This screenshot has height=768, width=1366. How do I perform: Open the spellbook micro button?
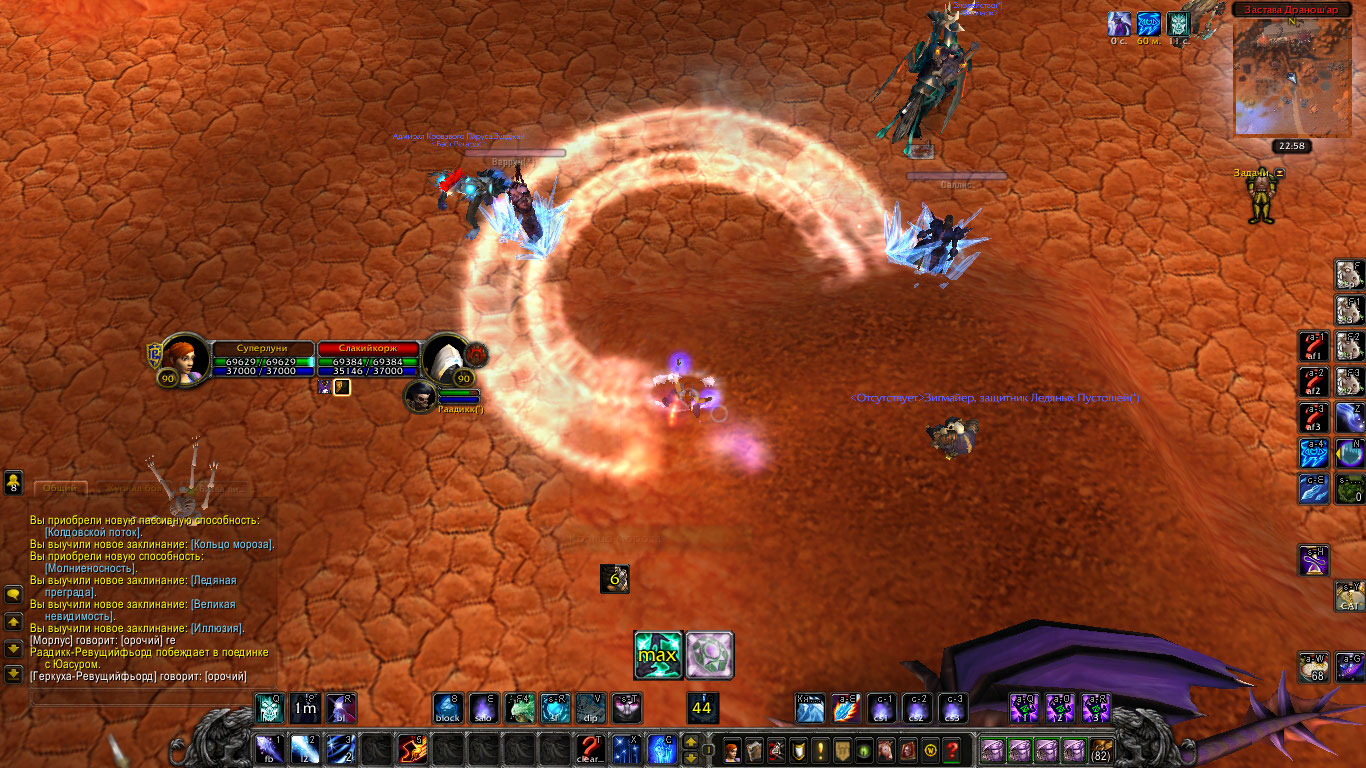(755, 750)
